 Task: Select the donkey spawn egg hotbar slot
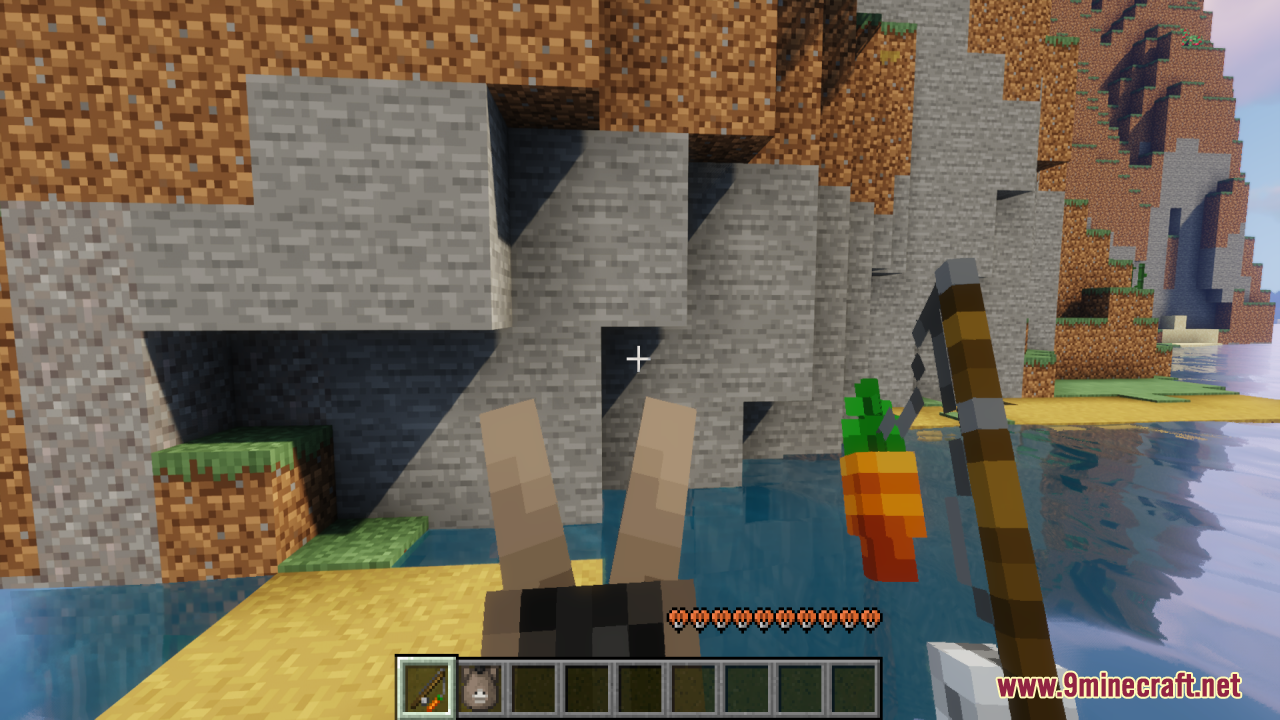click(481, 688)
